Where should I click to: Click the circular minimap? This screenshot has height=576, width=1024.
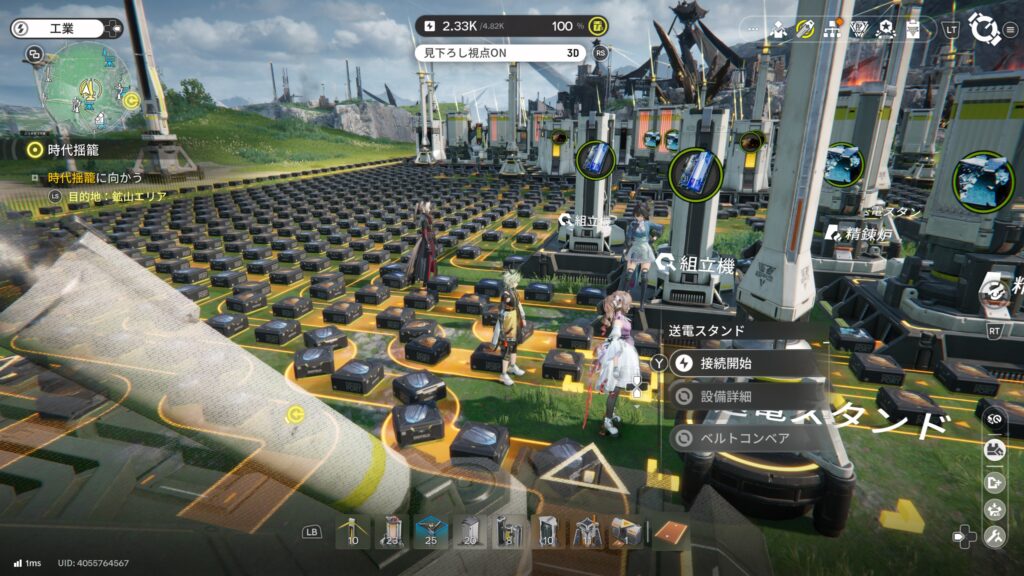[x=85, y=90]
